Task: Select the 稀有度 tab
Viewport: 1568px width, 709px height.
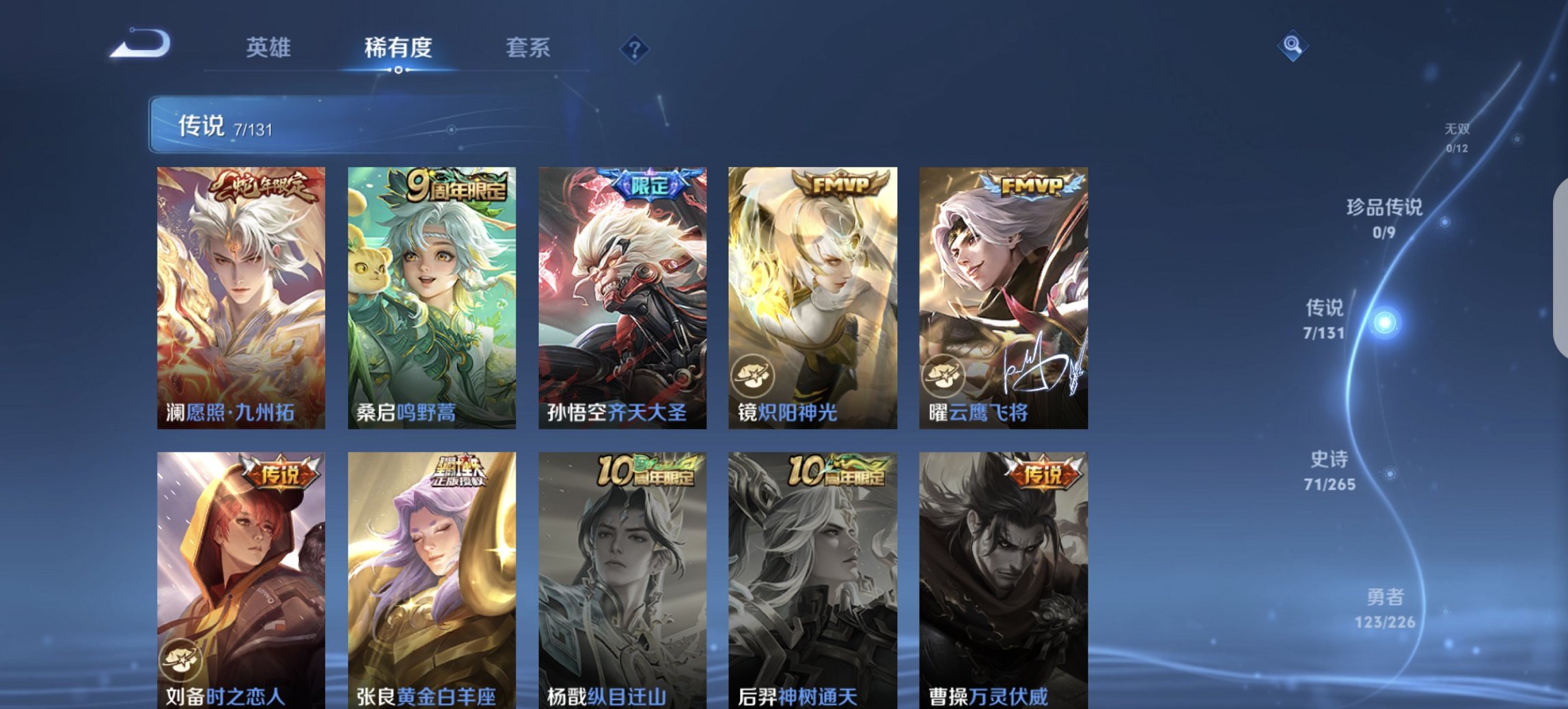Action: coord(398,48)
